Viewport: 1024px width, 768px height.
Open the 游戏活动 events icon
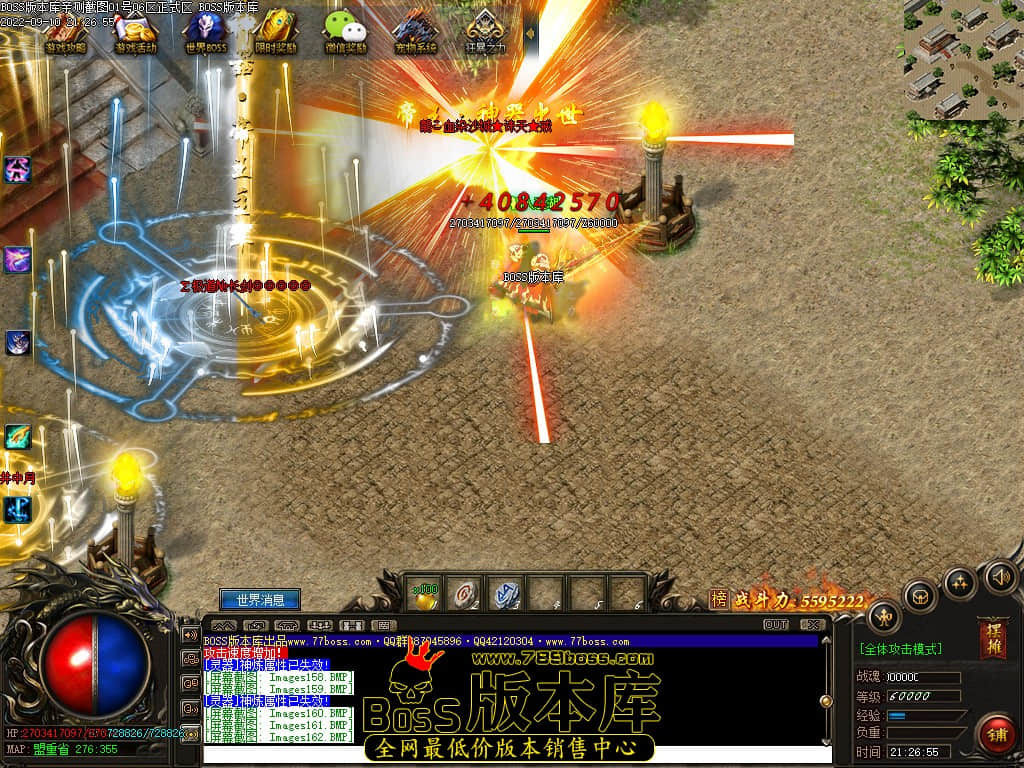(x=136, y=32)
